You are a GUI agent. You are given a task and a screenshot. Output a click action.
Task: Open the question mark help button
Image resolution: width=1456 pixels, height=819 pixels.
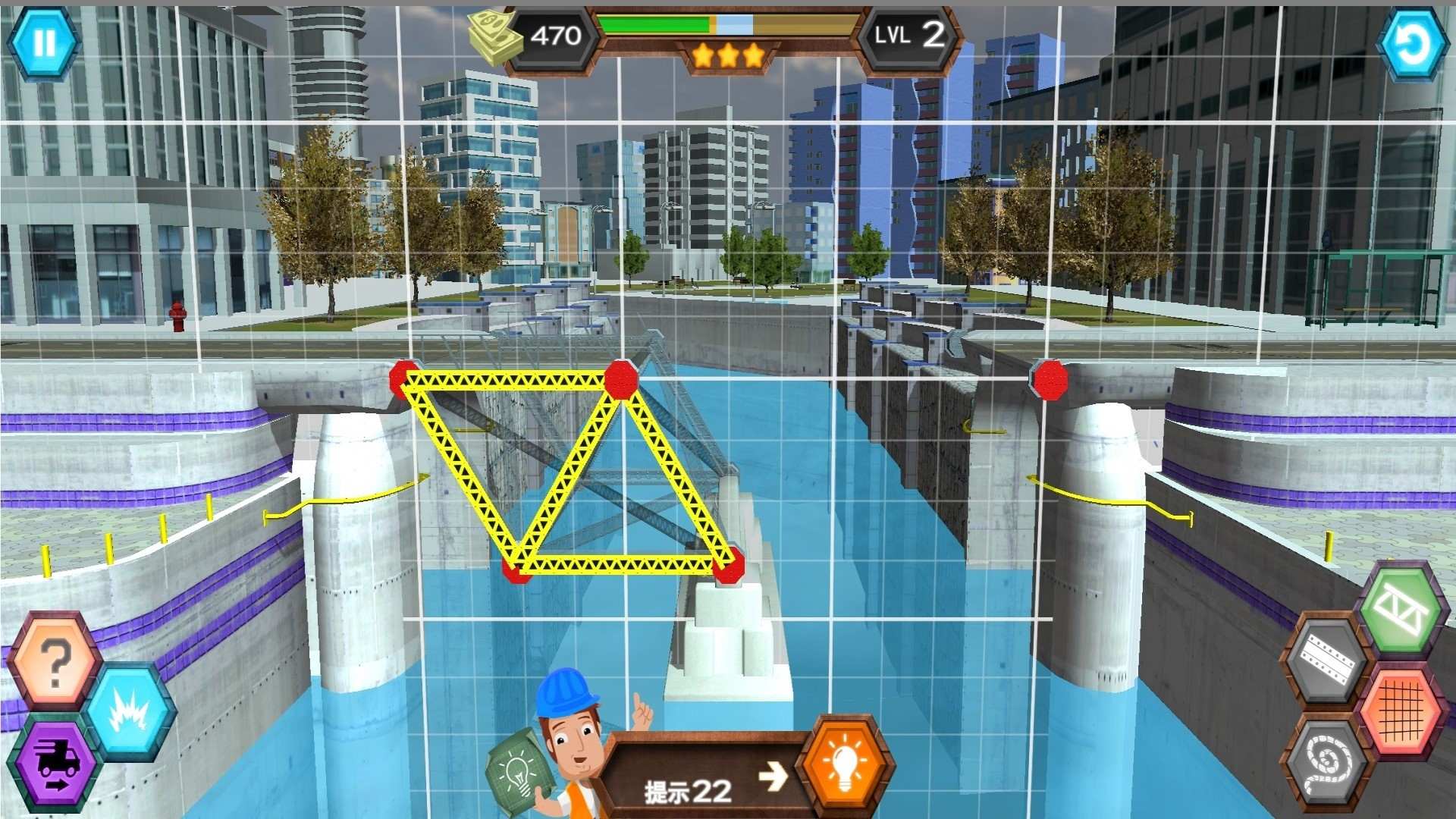coord(56,664)
